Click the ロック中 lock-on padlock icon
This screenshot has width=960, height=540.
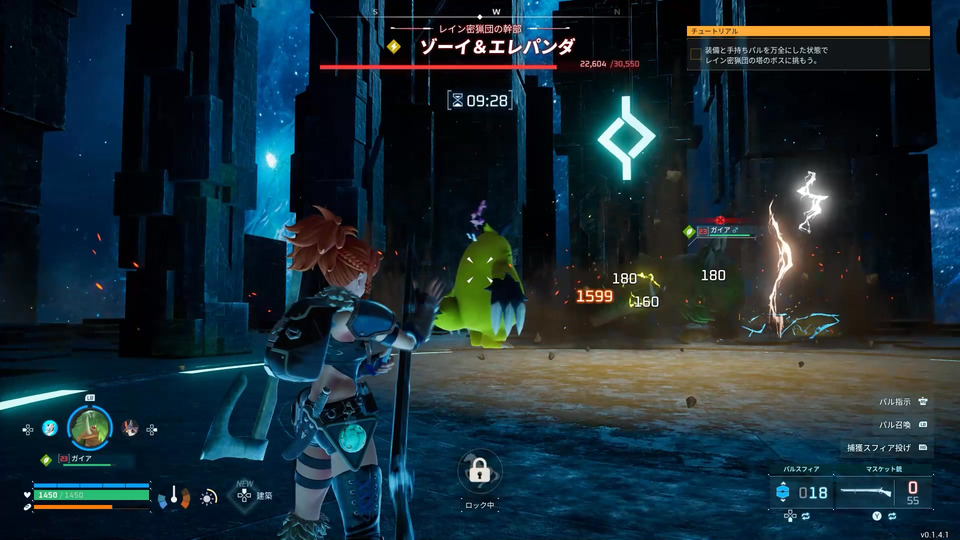479,469
